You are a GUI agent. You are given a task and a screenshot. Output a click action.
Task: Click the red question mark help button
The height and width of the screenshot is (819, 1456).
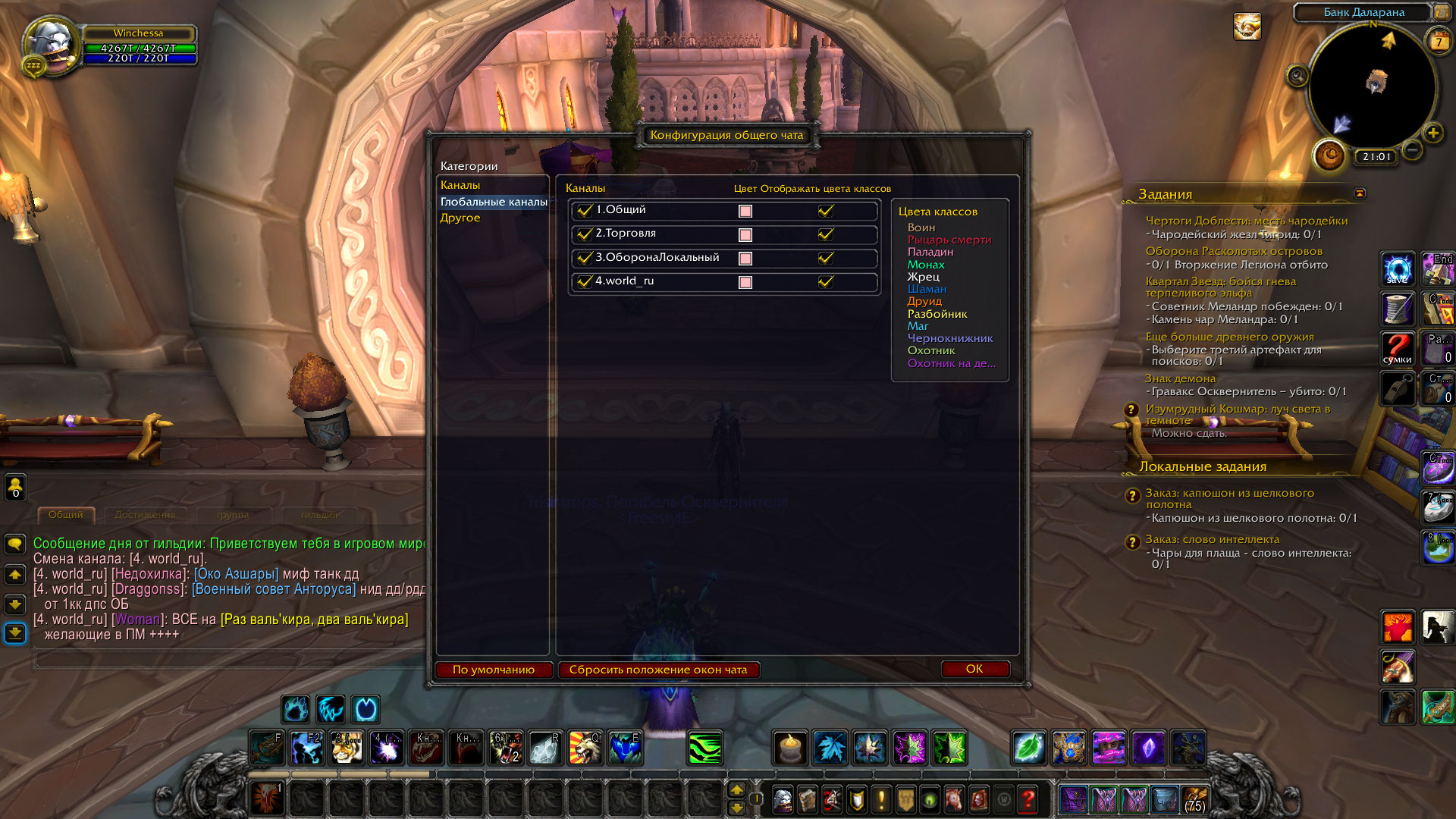(1028, 799)
